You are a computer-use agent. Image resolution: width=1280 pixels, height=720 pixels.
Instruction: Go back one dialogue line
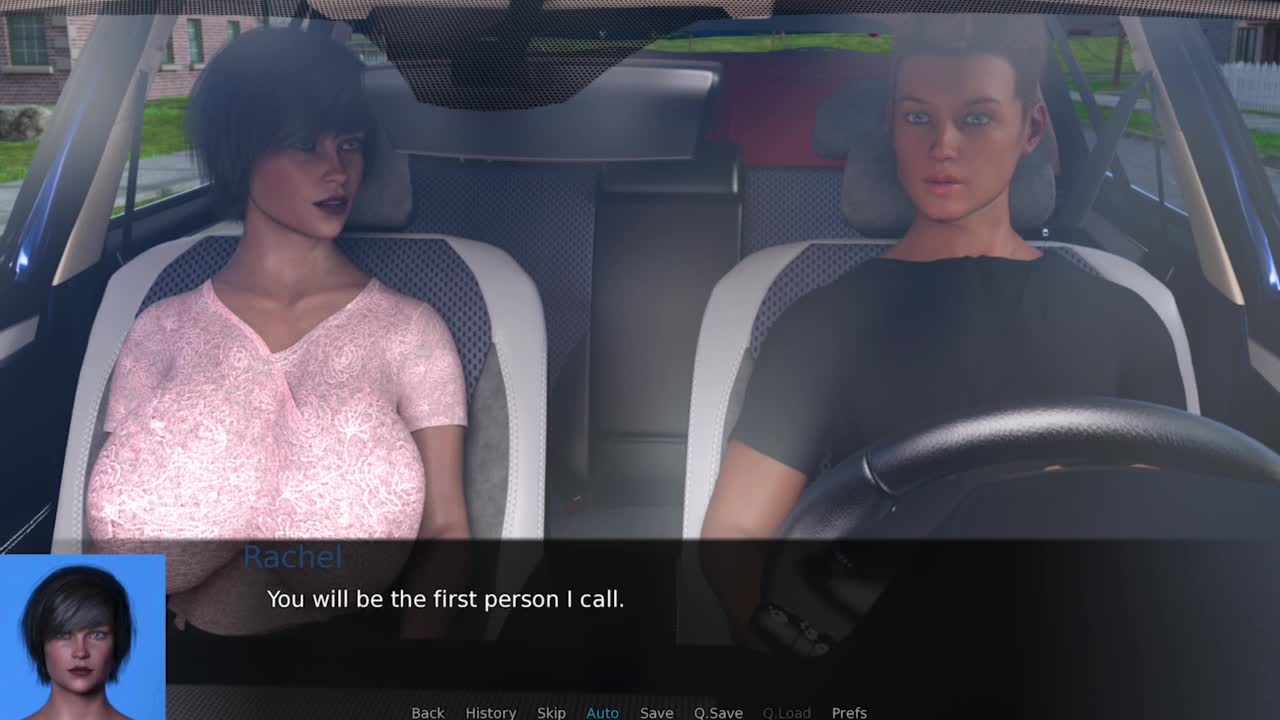click(427, 712)
